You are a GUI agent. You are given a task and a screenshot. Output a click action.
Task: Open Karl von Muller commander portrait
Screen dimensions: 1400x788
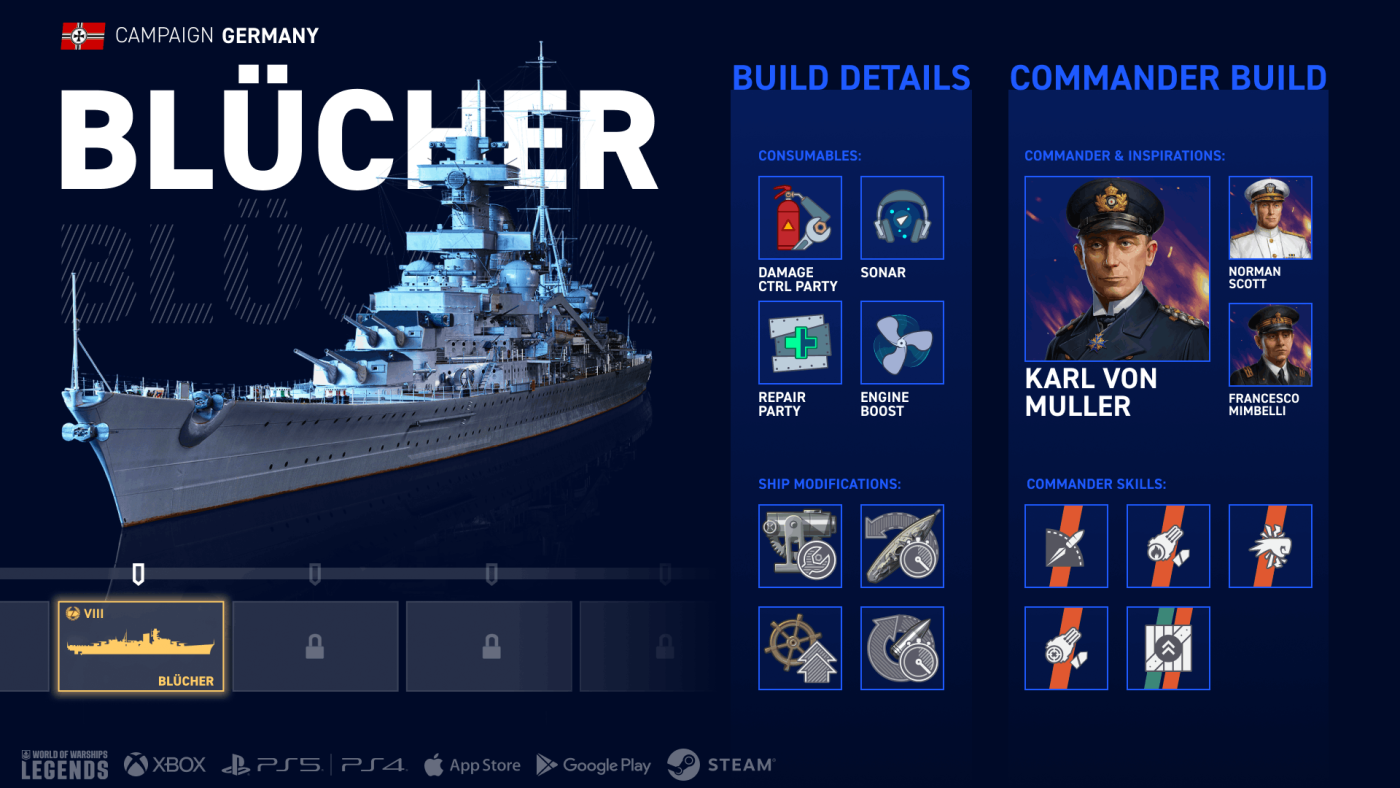click(x=1117, y=269)
